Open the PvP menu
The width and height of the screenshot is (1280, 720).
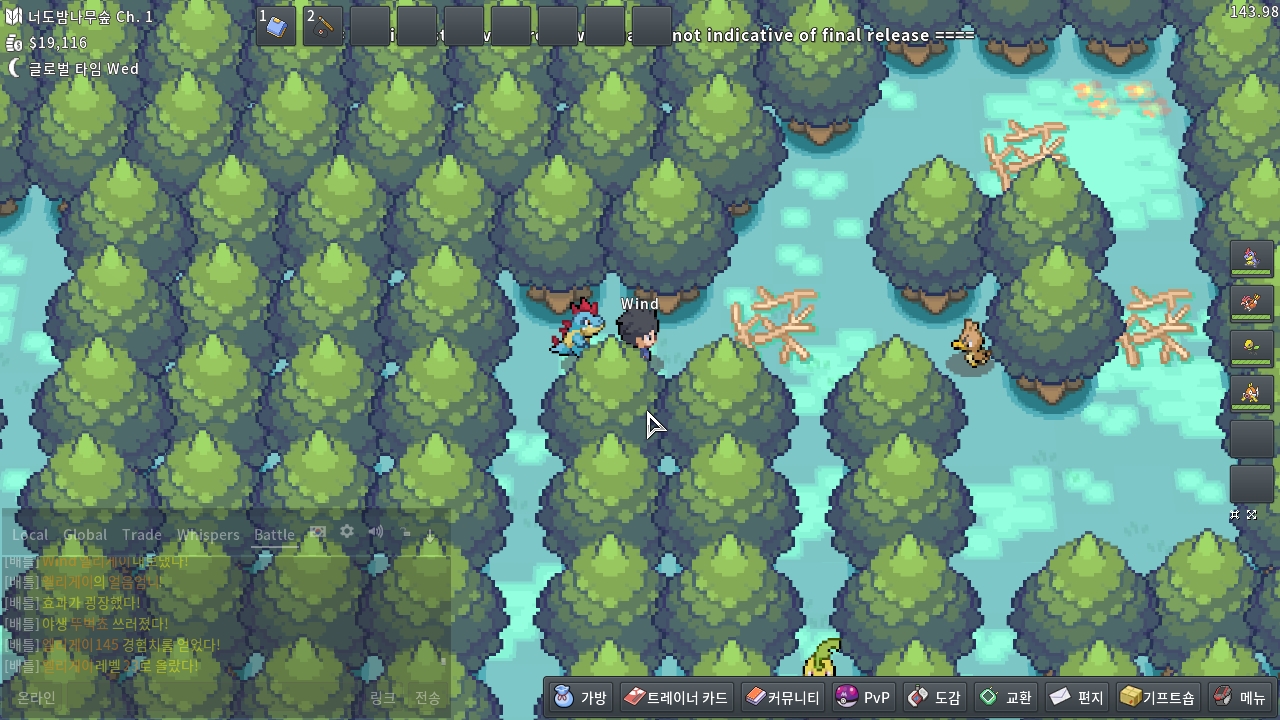(x=863, y=697)
